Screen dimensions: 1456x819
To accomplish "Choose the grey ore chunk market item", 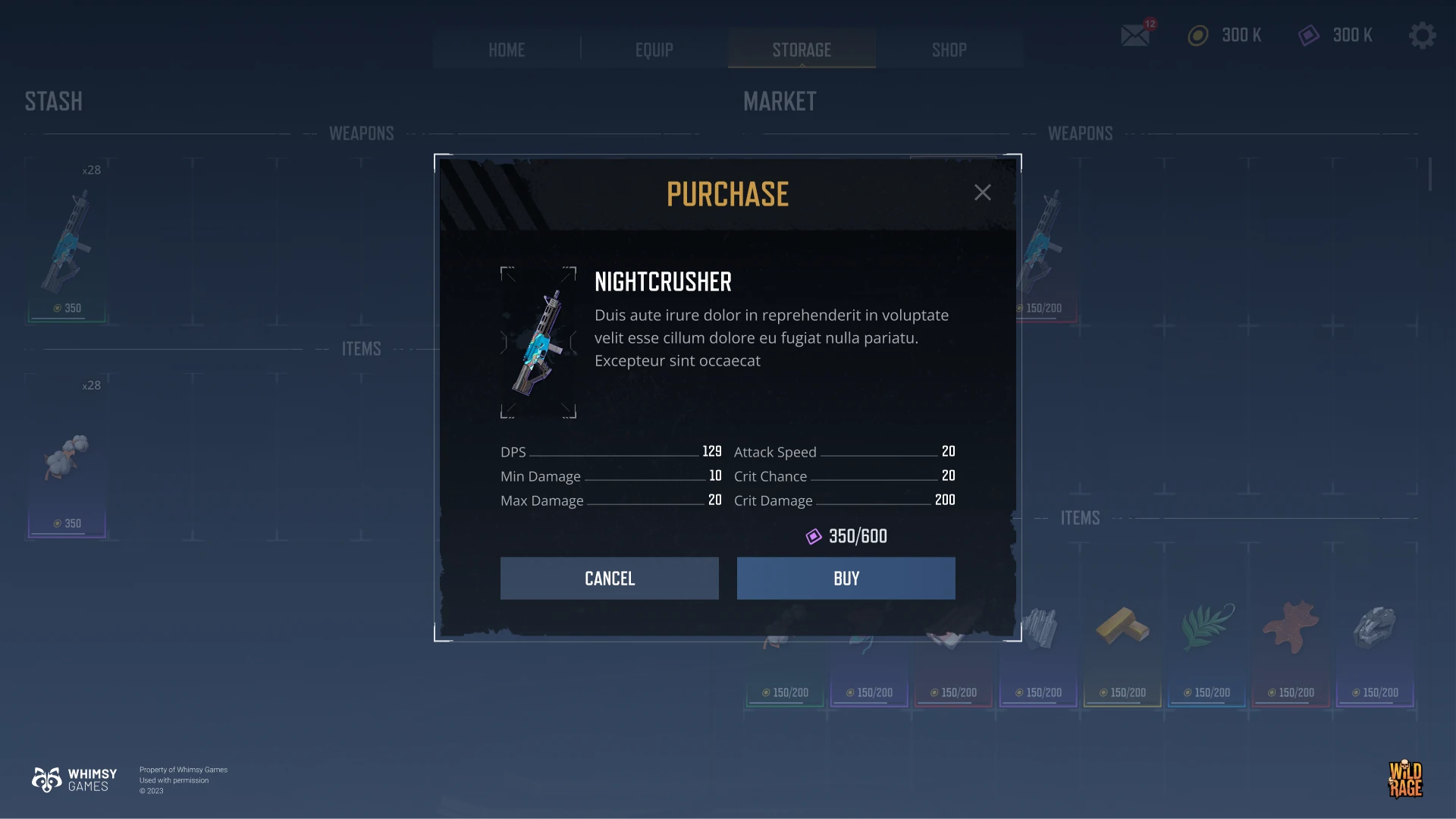I will click(1375, 628).
